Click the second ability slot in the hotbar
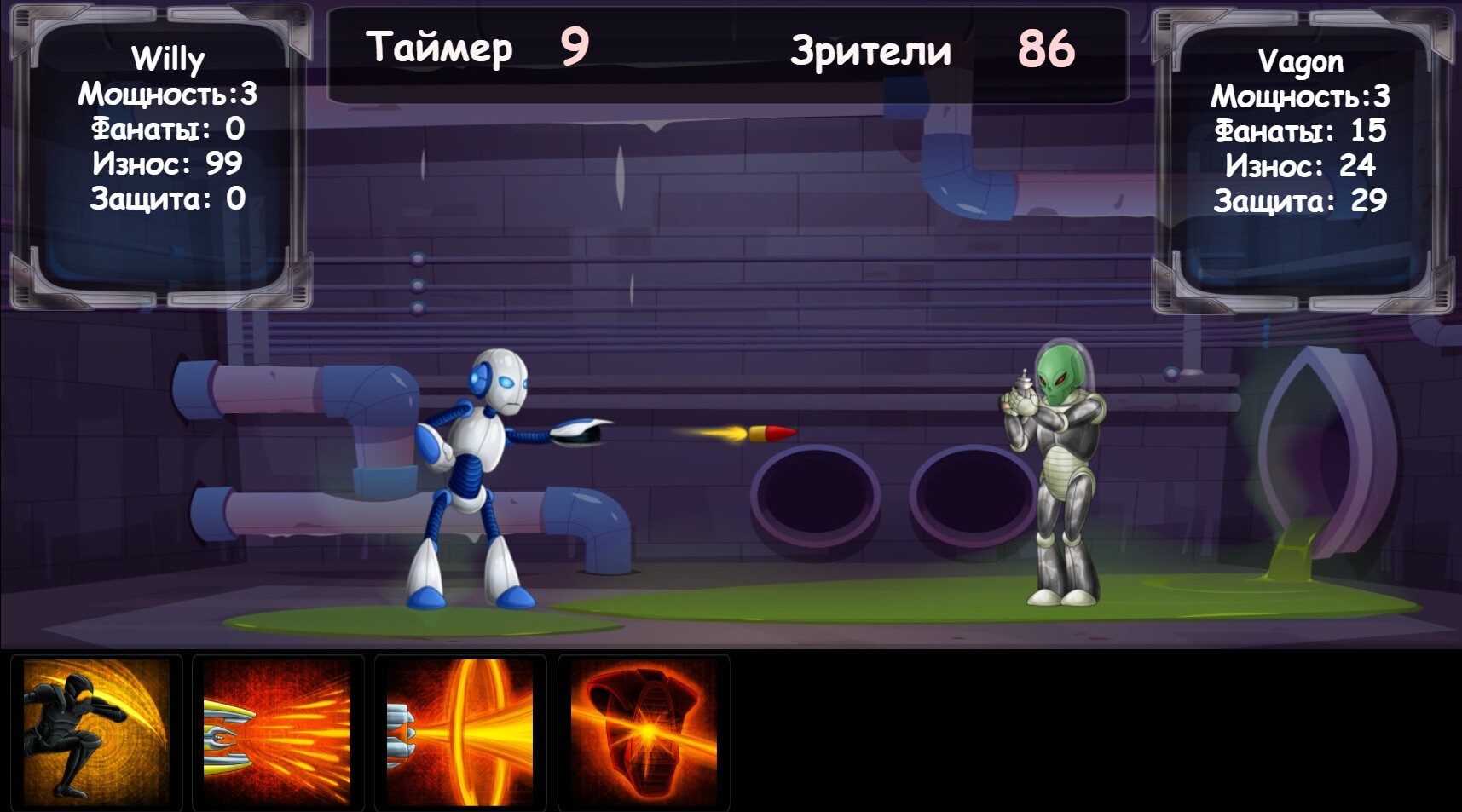Viewport: 1462px width, 812px height. click(278, 730)
